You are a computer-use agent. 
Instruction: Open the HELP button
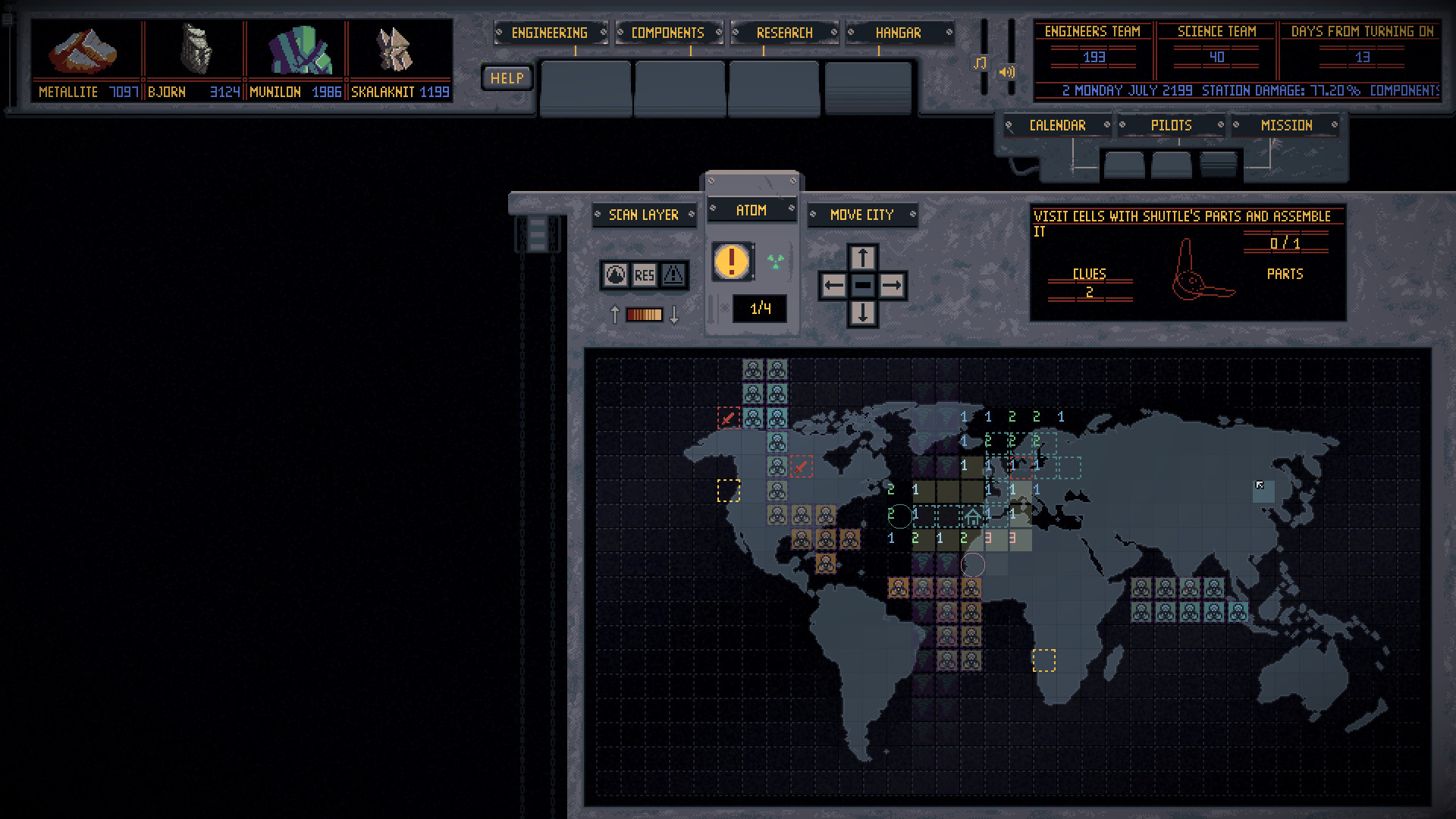(506, 77)
